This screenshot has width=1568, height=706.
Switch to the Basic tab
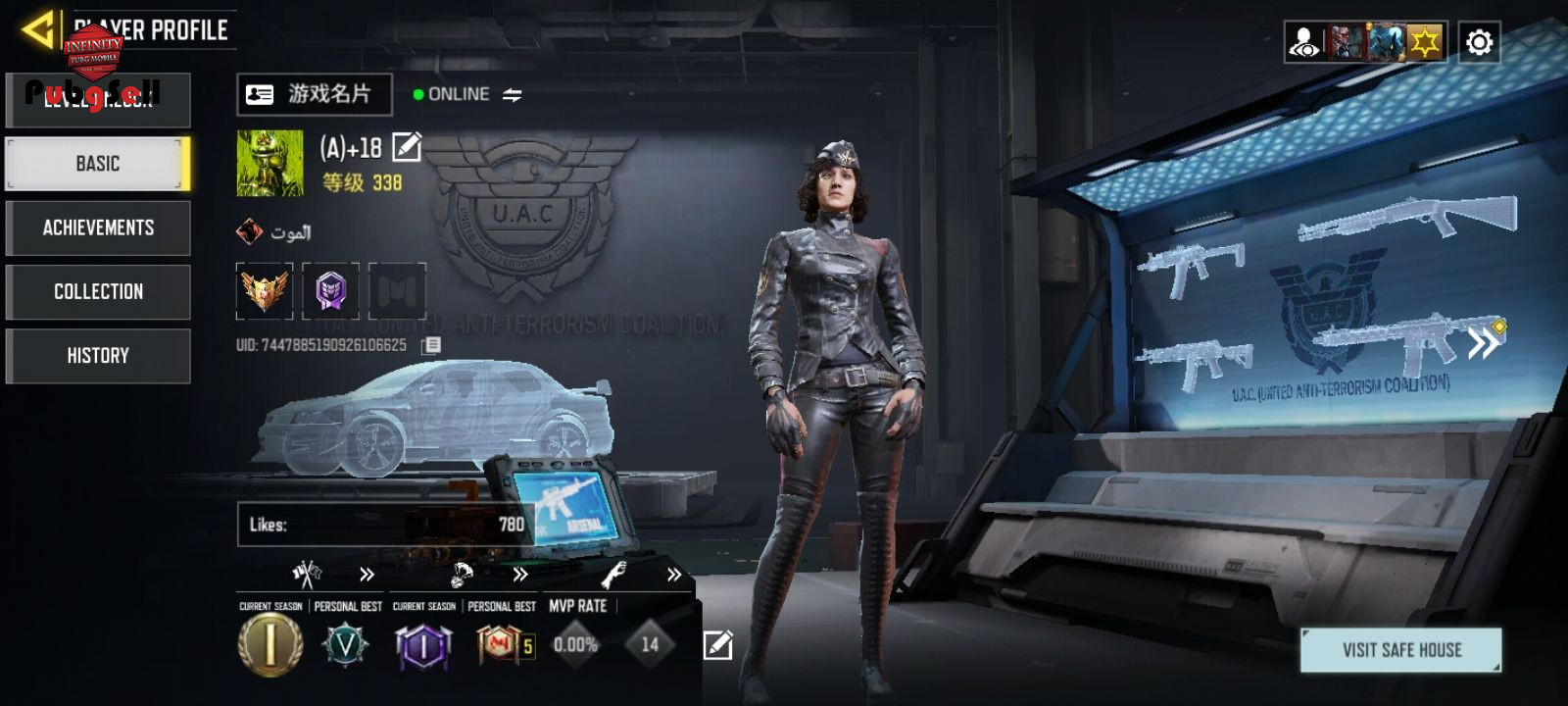point(98,164)
